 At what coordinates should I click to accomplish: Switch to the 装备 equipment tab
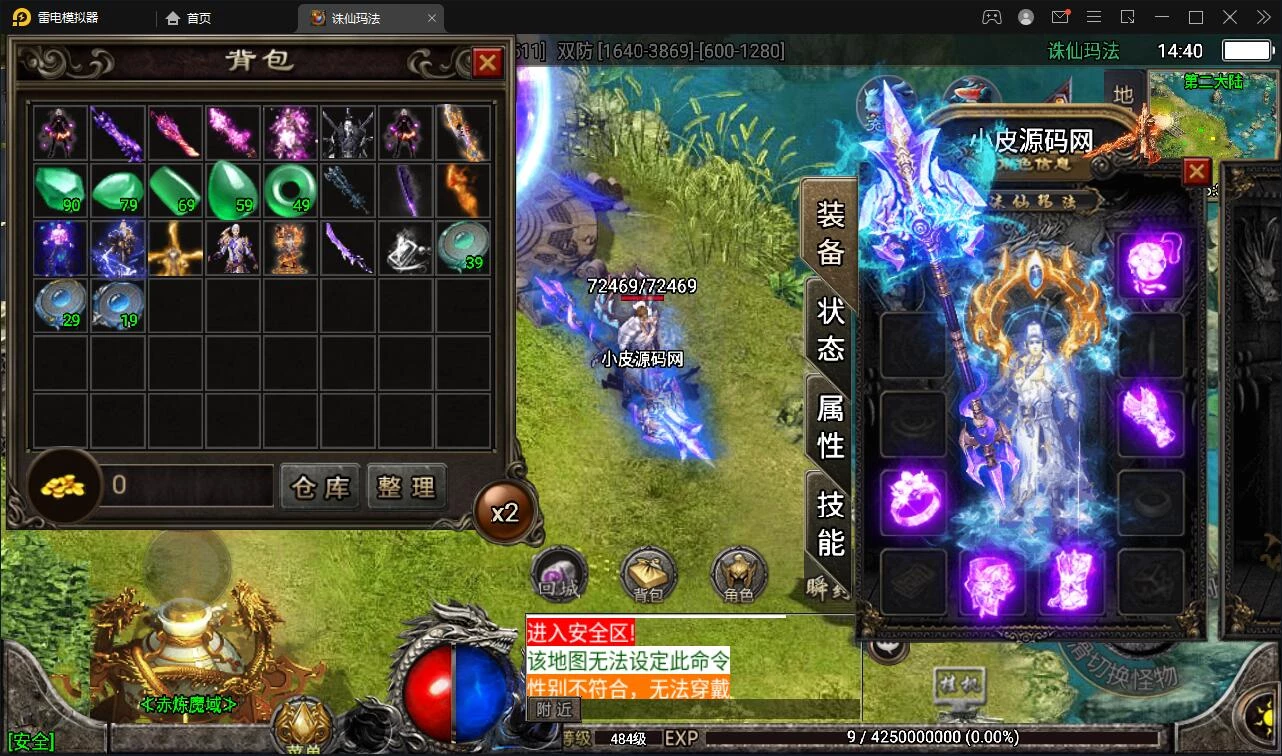click(x=830, y=233)
